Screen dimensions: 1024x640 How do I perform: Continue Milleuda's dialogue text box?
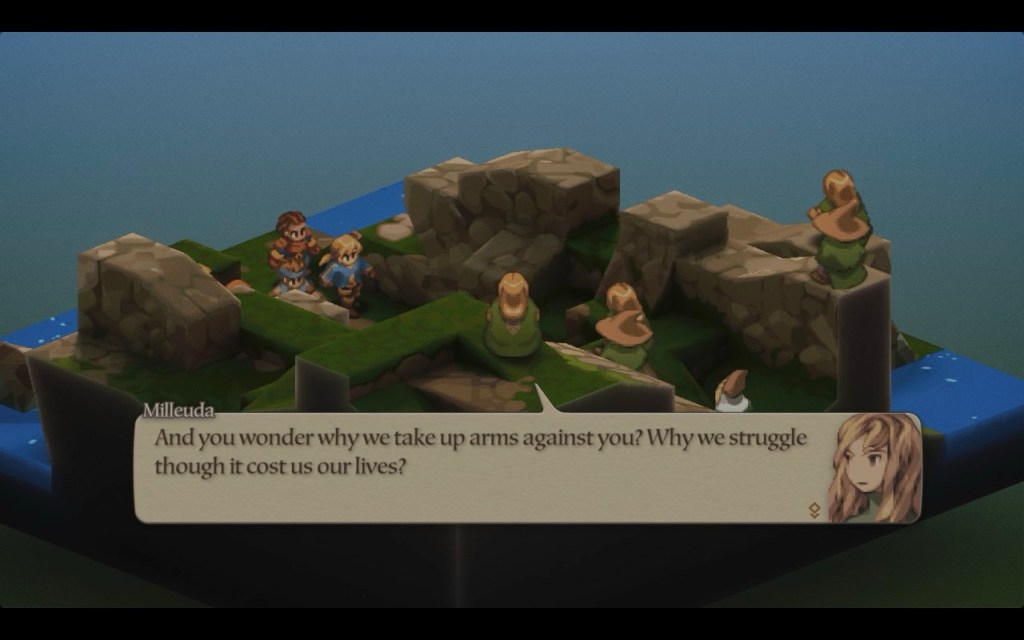point(480,467)
